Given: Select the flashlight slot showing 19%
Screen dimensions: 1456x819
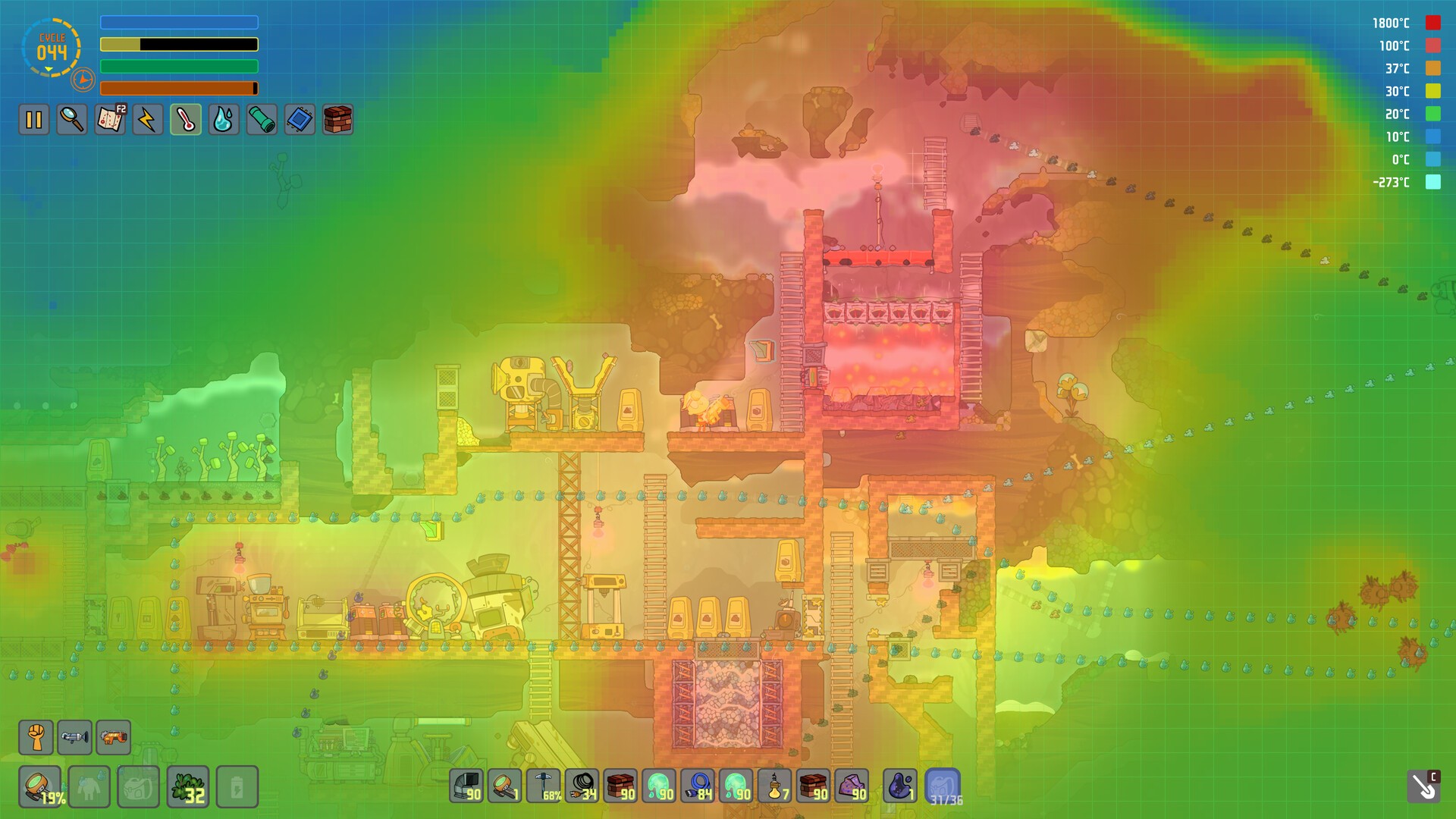Looking at the screenshot, I should tap(40, 786).
